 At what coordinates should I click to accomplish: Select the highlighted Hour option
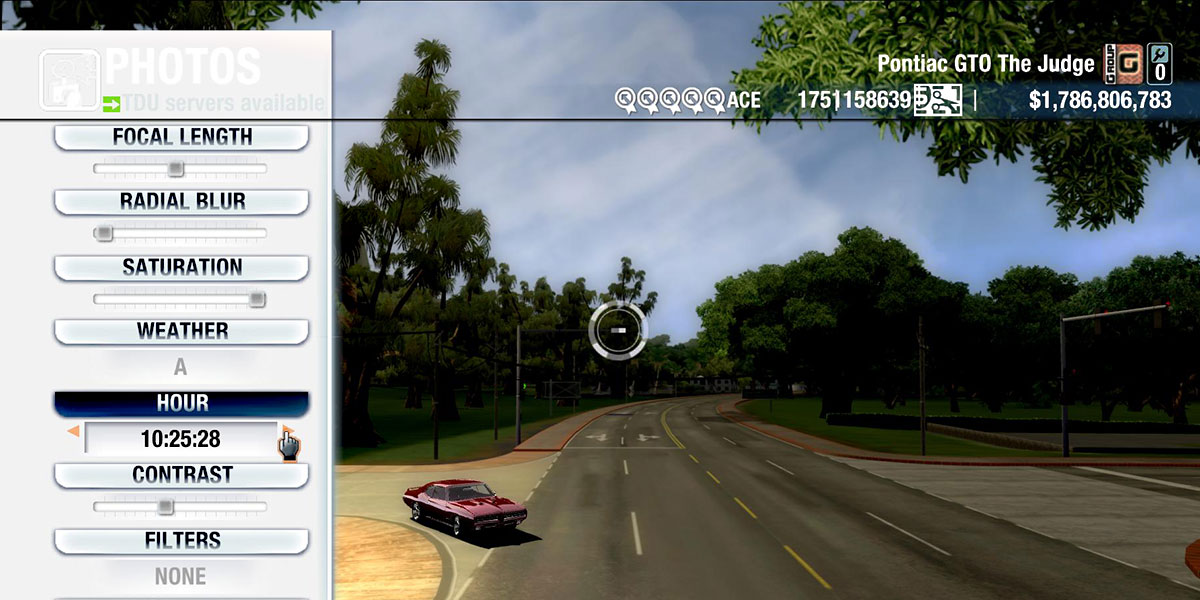(x=181, y=403)
